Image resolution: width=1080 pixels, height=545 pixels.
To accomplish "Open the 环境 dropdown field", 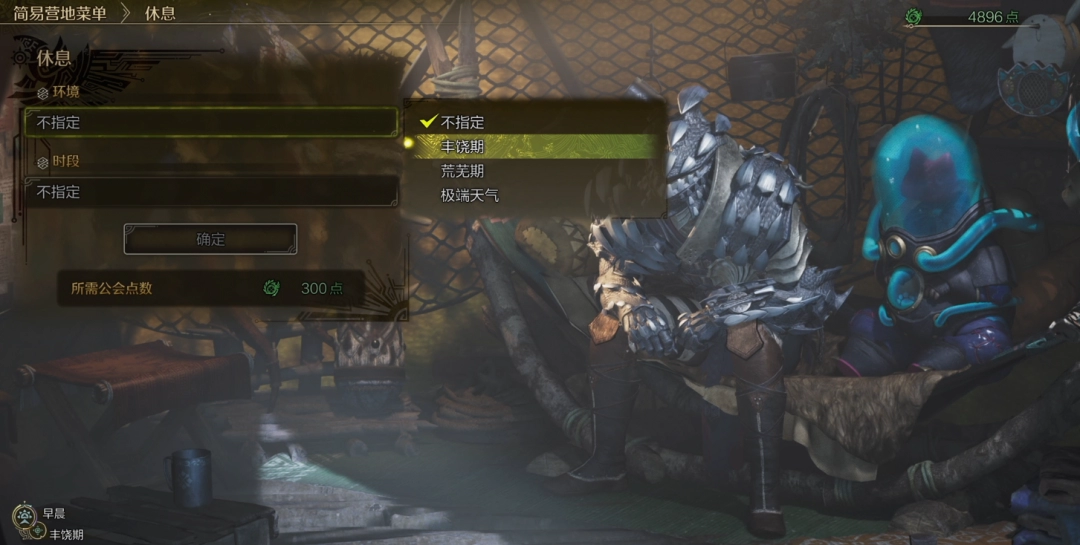I will (211, 123).
